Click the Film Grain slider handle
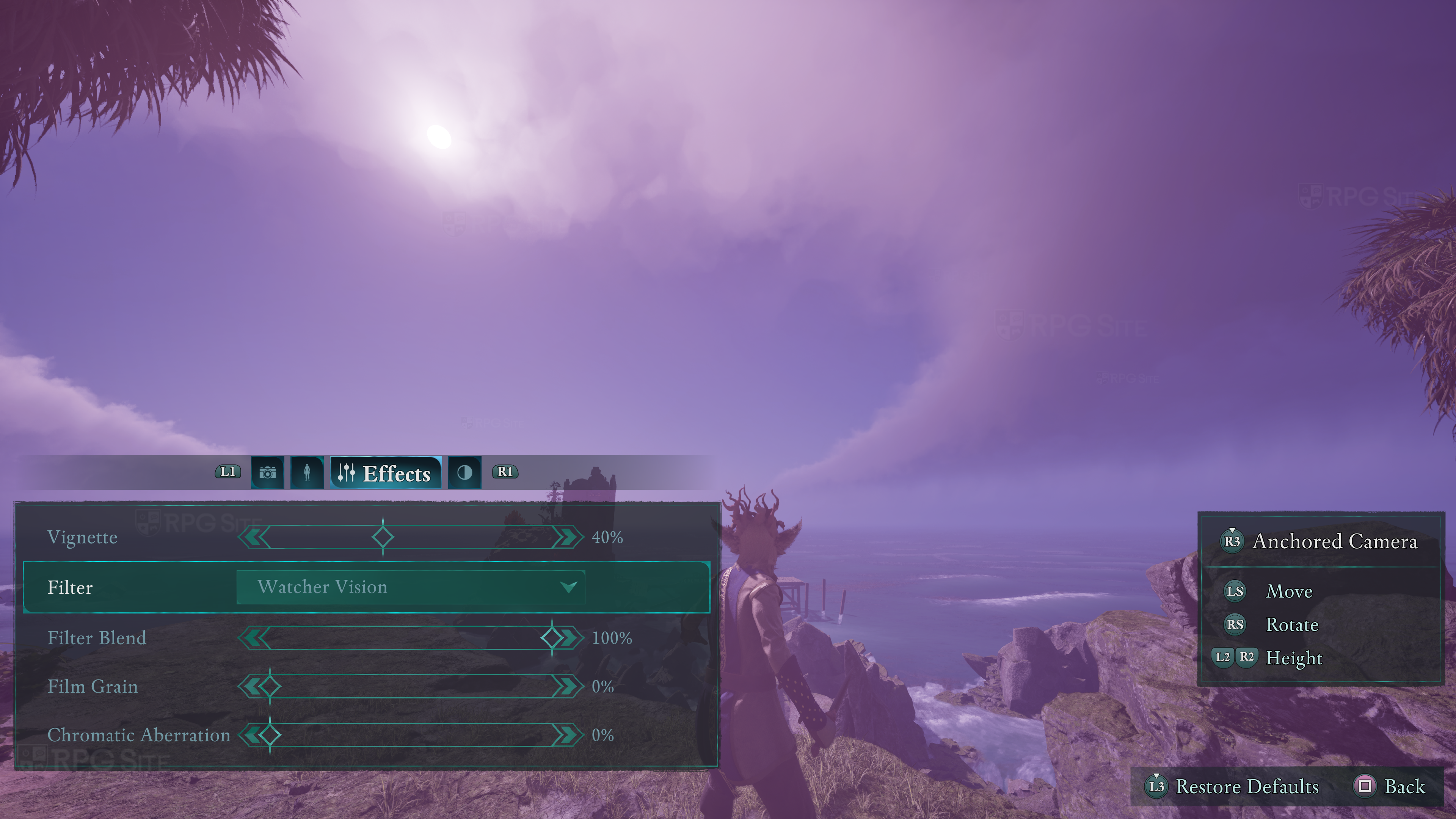This screenshot has width=1456, height=819. (x=270, y=686)
